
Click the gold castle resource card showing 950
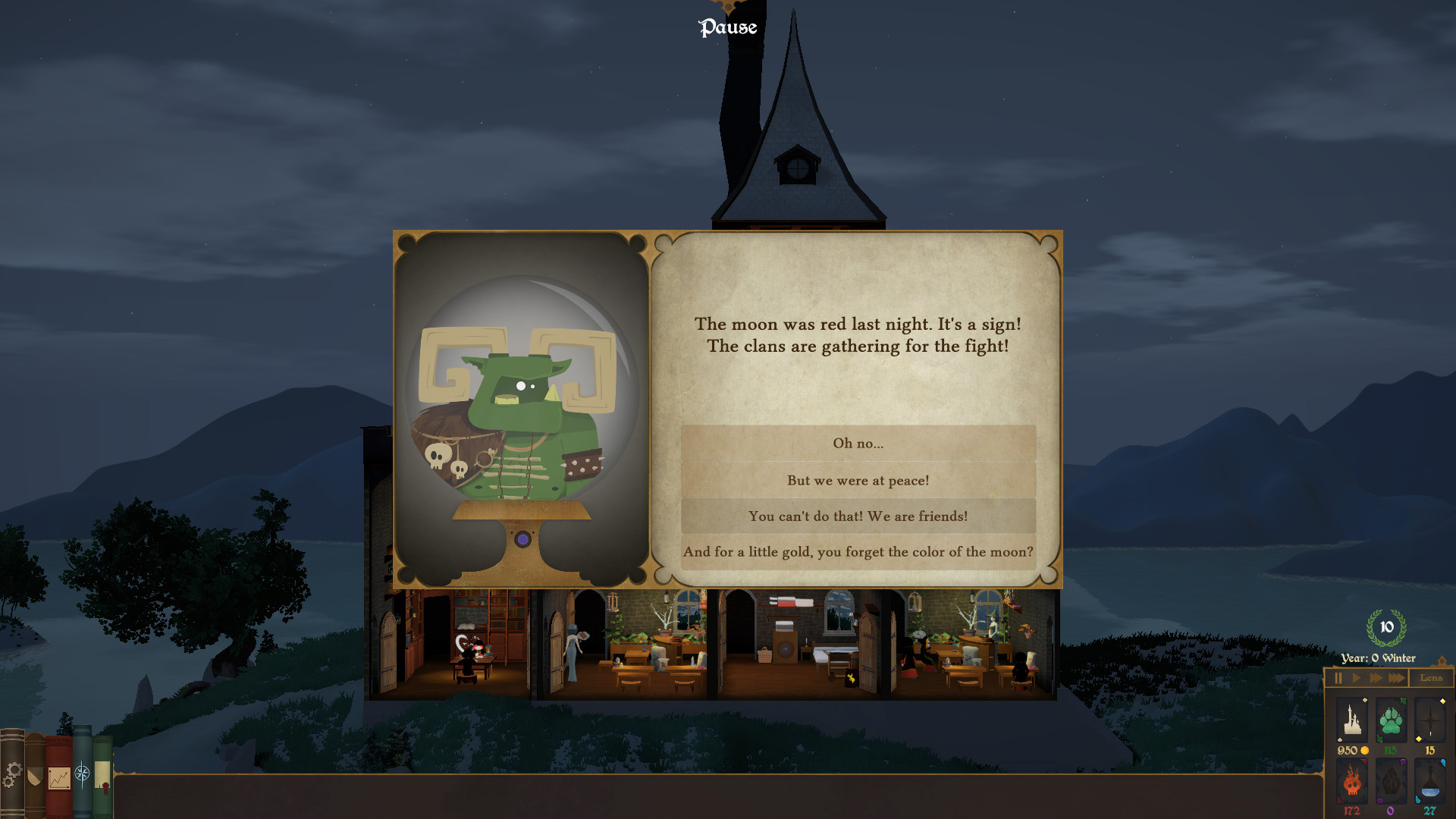[x=1352, y=720]
